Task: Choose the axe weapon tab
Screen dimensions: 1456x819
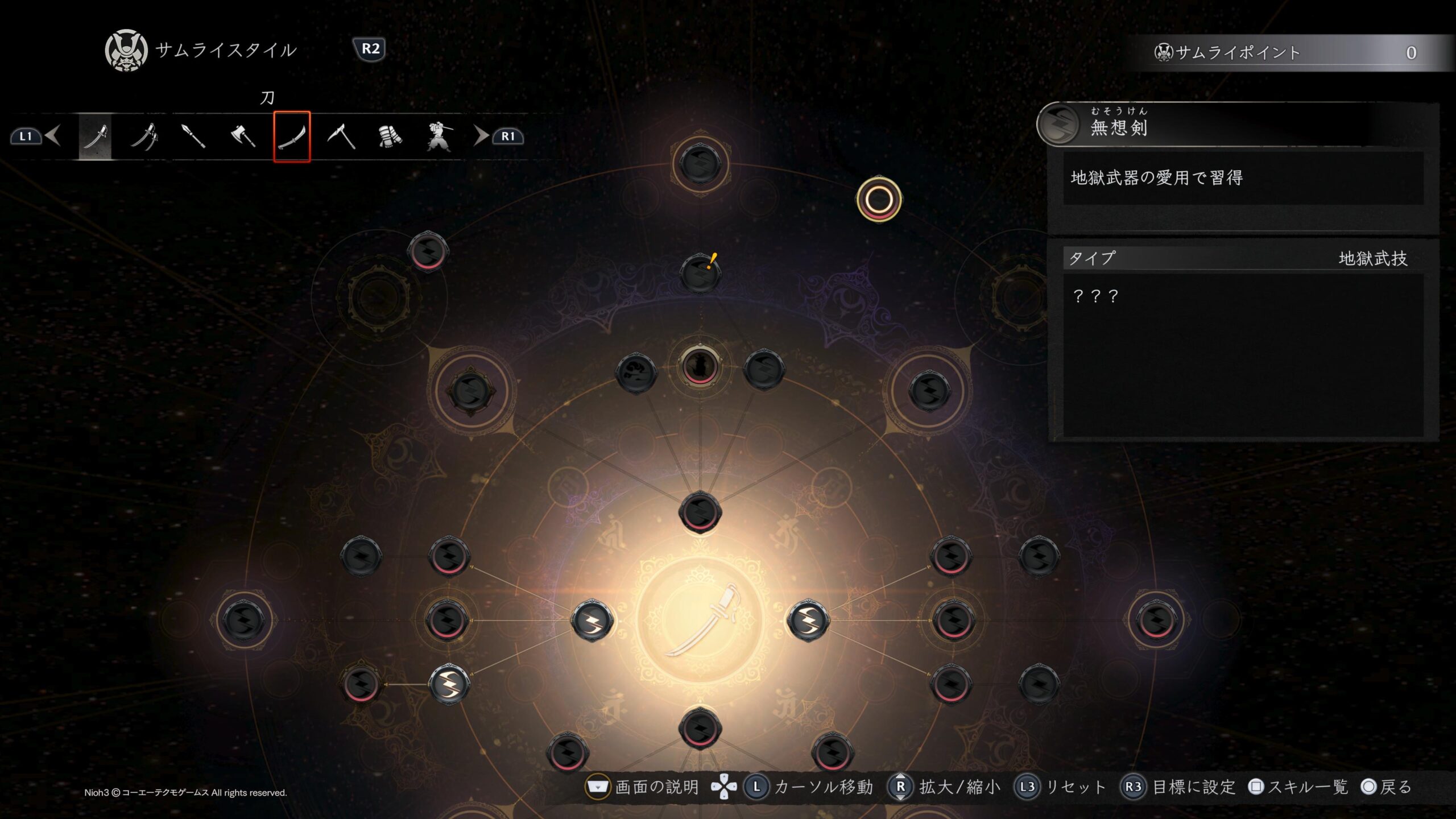Action: pos(243,136)
